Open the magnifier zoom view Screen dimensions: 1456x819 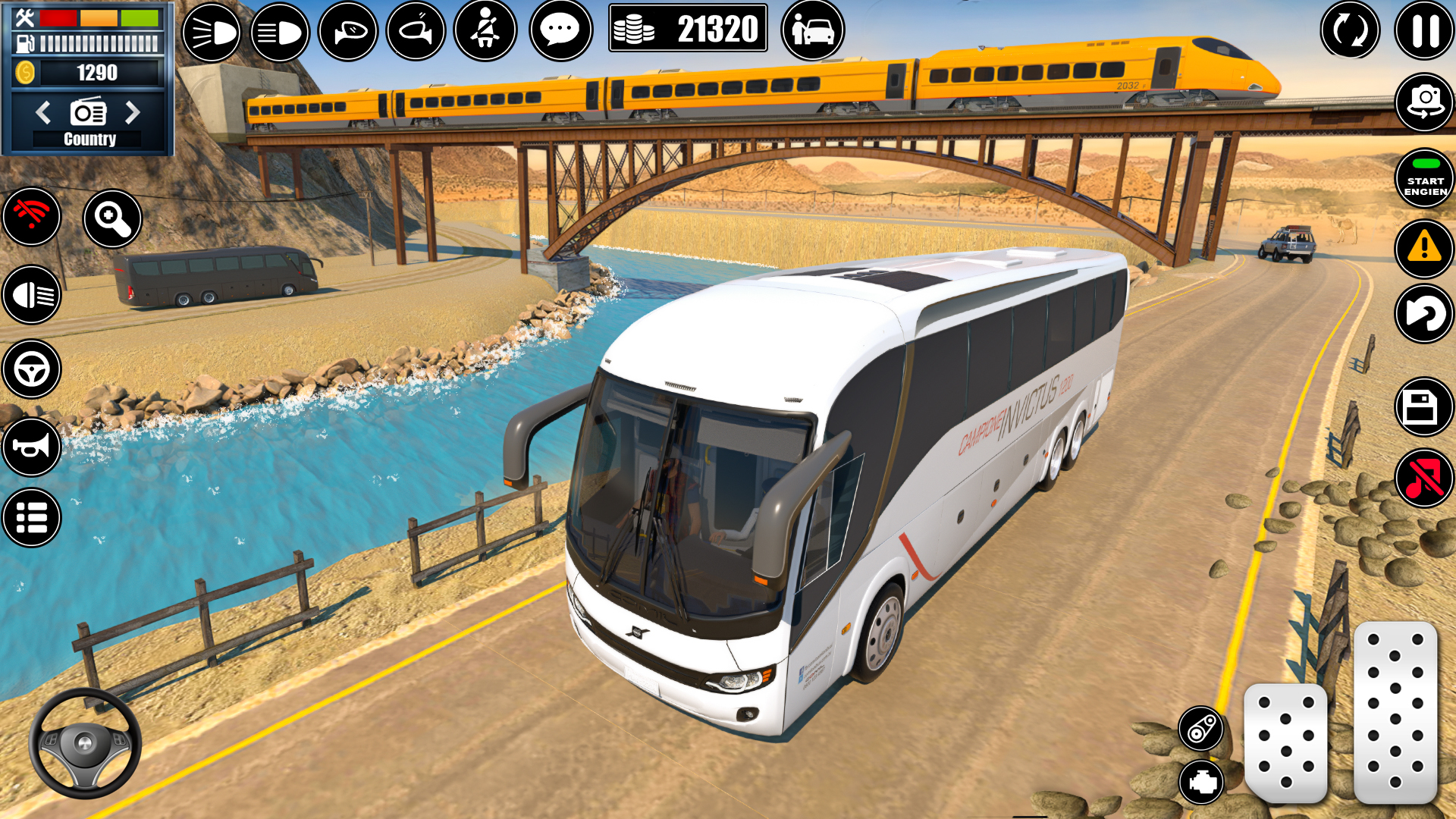(112, 218)
